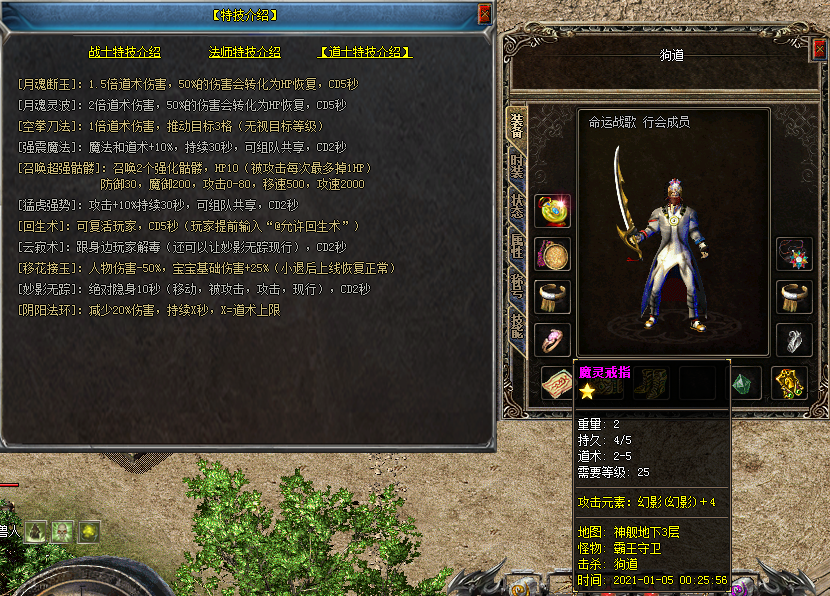The height and width of the screenshot is (596, 830).
Task: Close the special skills introduction window
Action: click(x=485, y=14)
